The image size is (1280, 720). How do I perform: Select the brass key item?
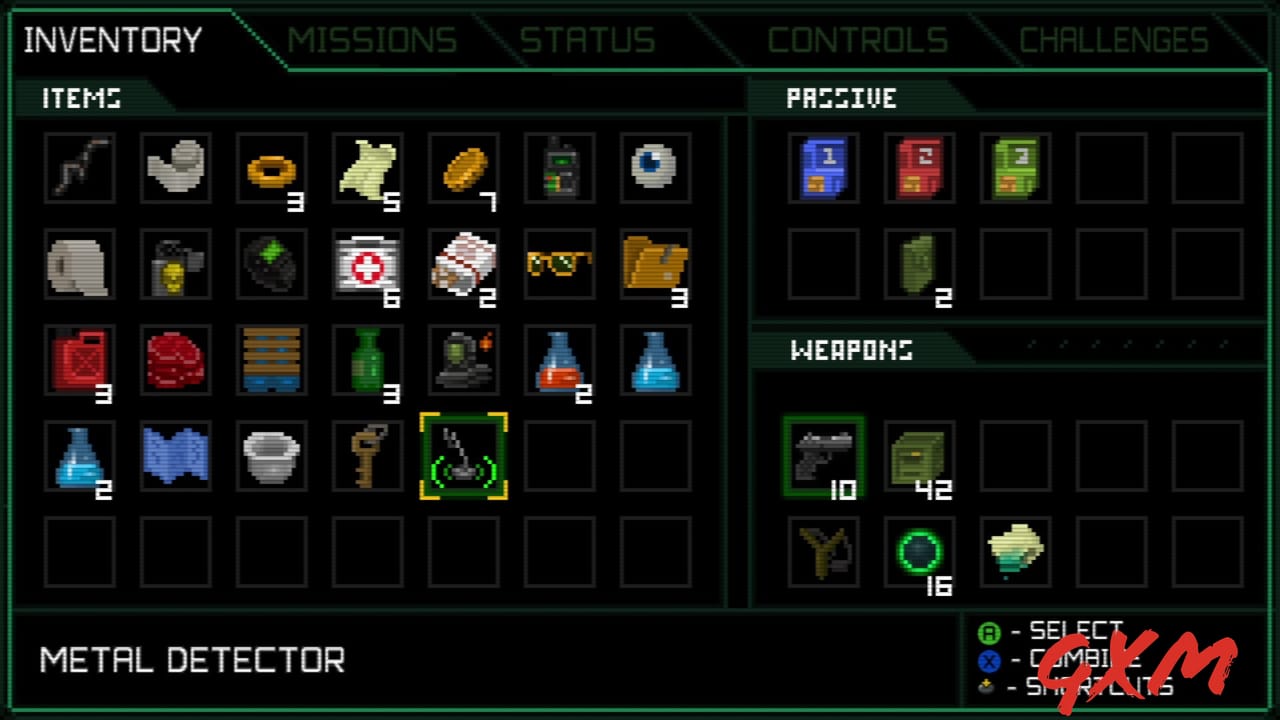(367, 456)
